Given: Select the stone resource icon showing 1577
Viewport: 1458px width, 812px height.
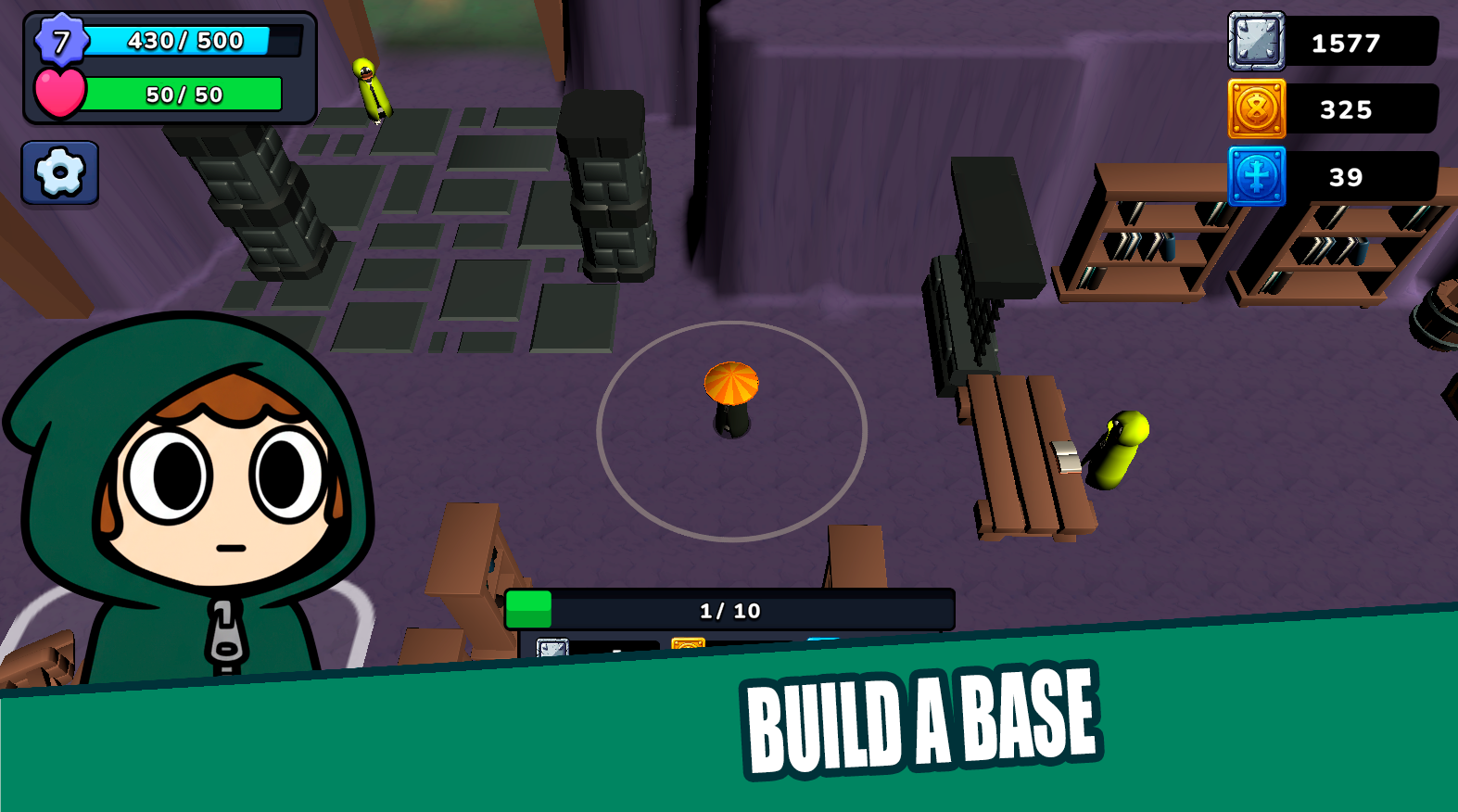Looking at the screenshot, I should tap(1255, 43).
